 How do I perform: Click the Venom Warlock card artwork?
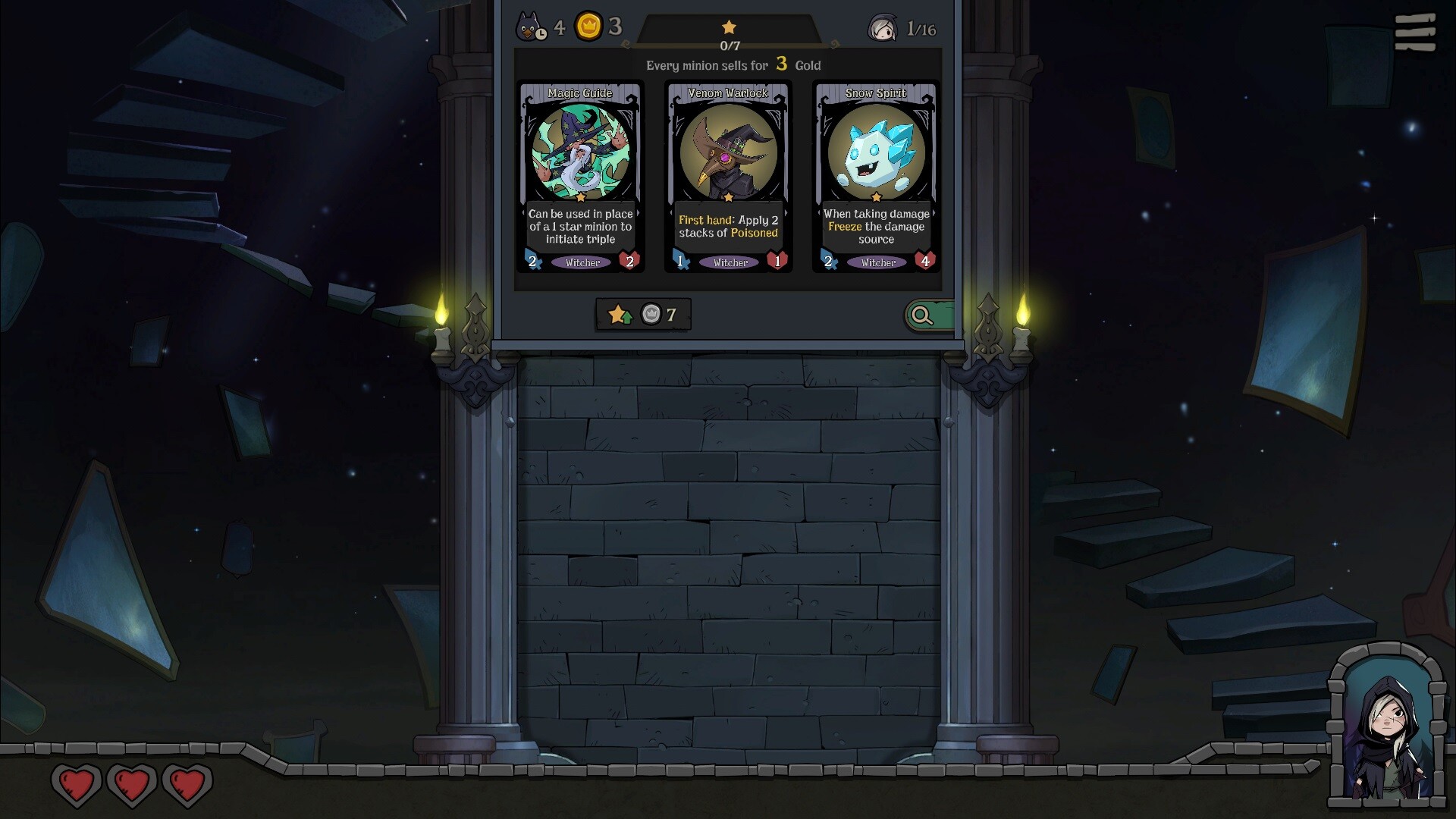(x=728, y=152)
